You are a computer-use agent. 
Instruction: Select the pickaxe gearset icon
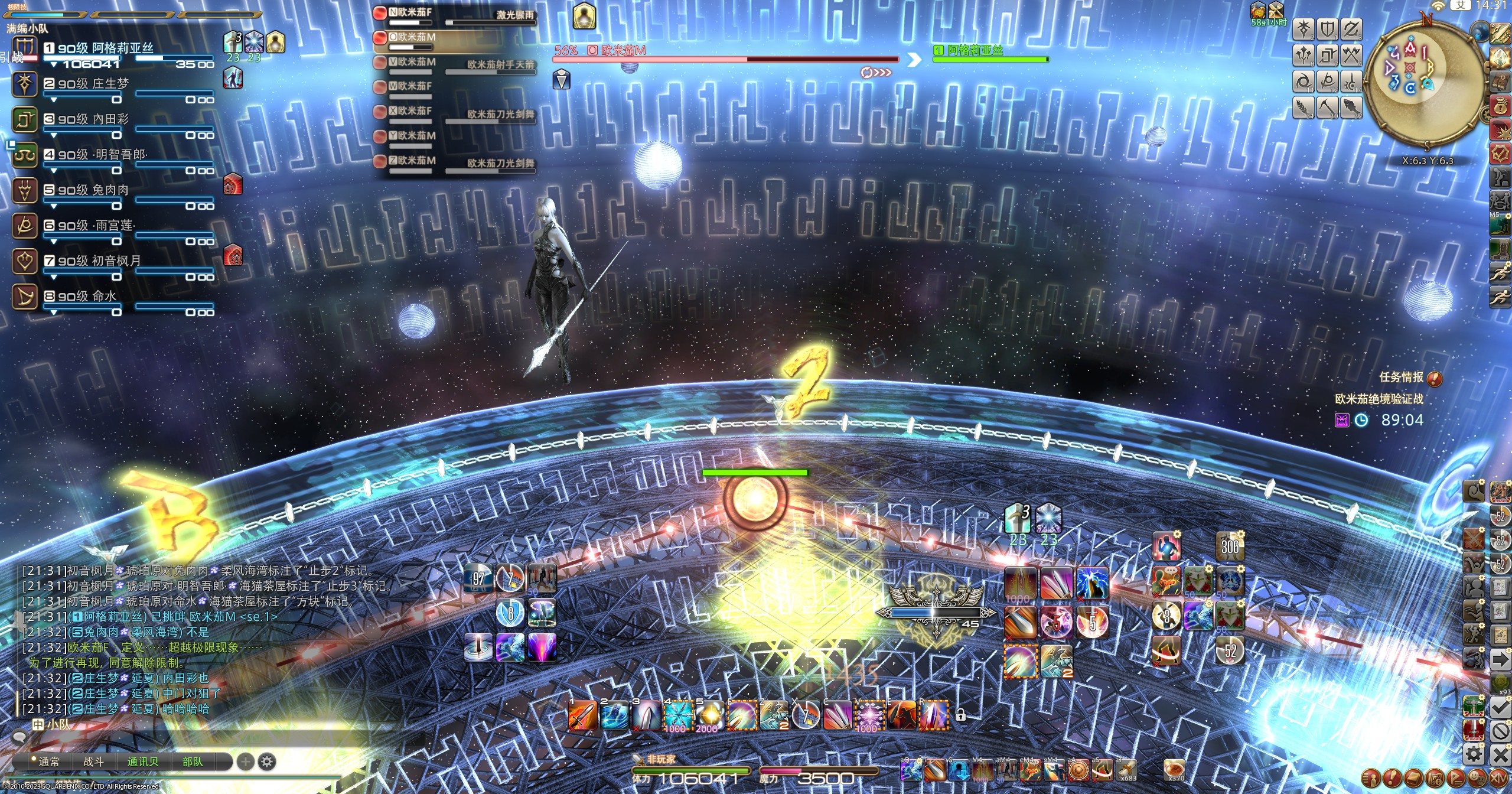(x=1327, y=107)
